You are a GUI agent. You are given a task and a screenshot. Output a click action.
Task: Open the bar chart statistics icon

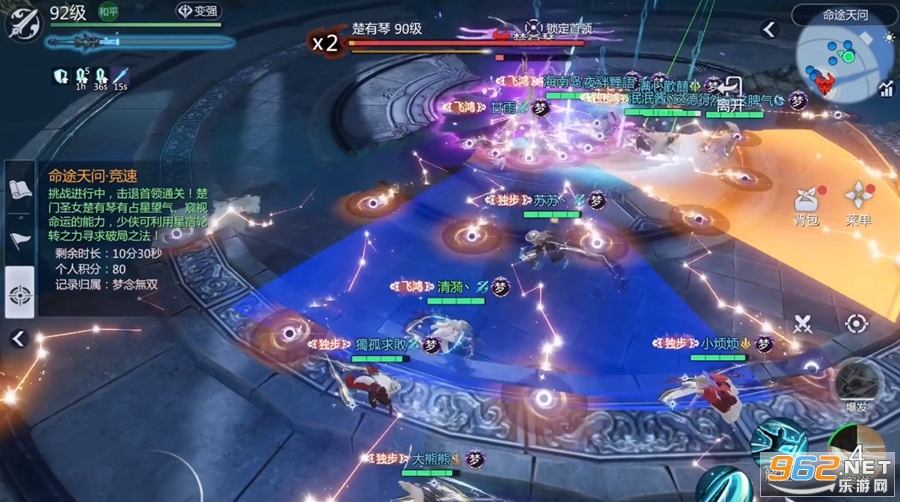click(x=885, y=89)
